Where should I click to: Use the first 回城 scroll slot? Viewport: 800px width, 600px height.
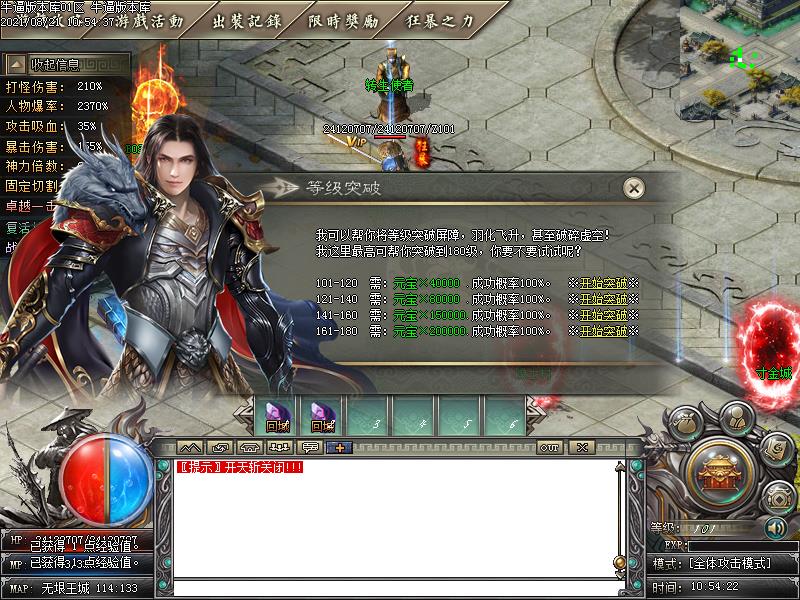pyautogui.click(x=277, y=415)
